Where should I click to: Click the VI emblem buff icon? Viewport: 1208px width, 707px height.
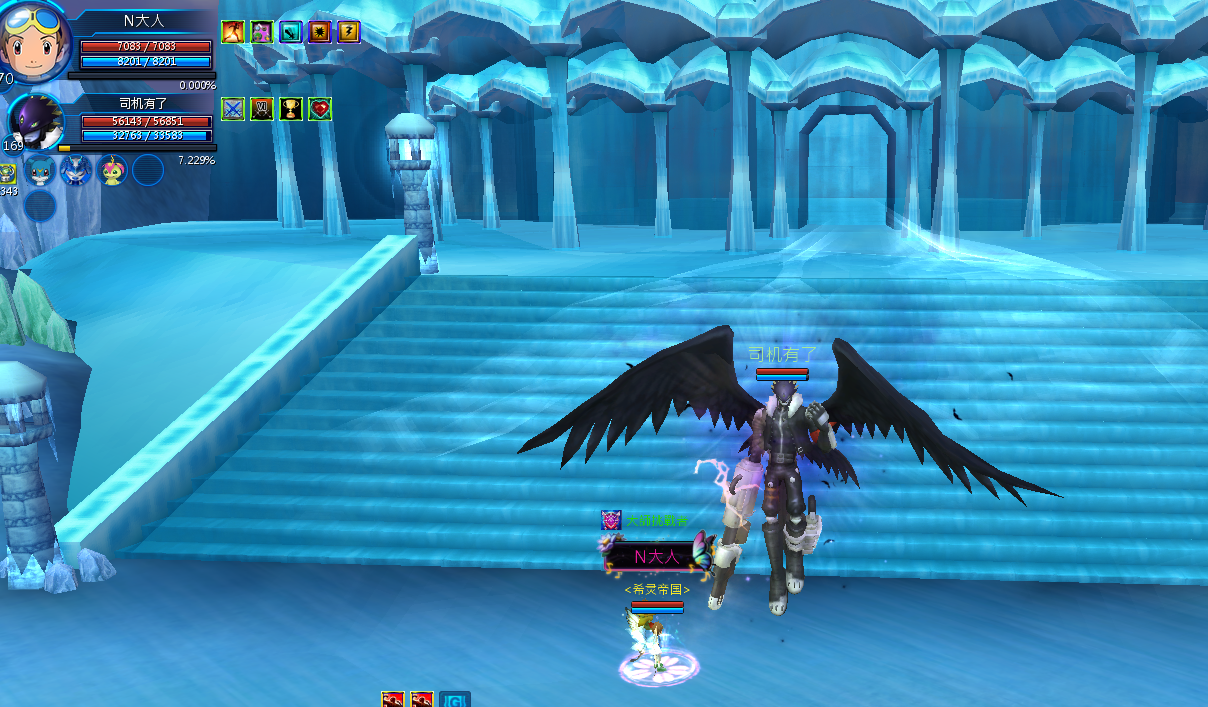(x=262, y=109)
